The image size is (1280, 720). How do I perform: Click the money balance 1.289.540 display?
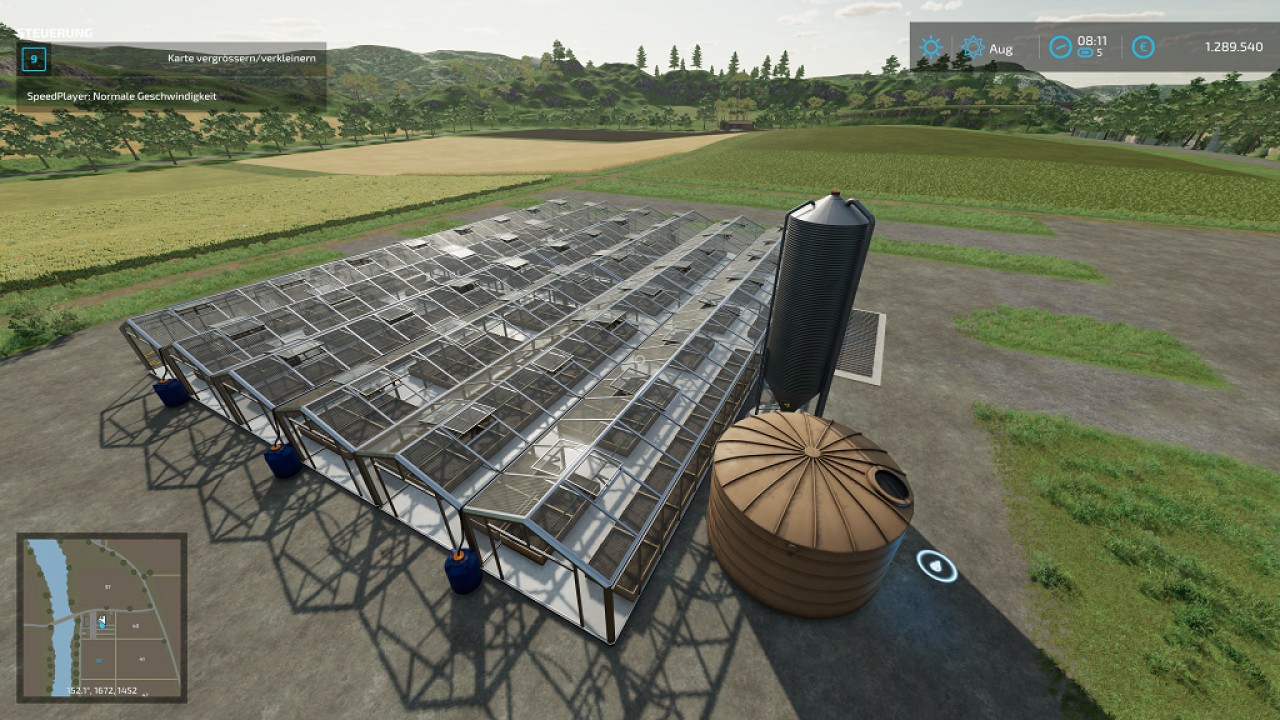(x=1233, y=45)
